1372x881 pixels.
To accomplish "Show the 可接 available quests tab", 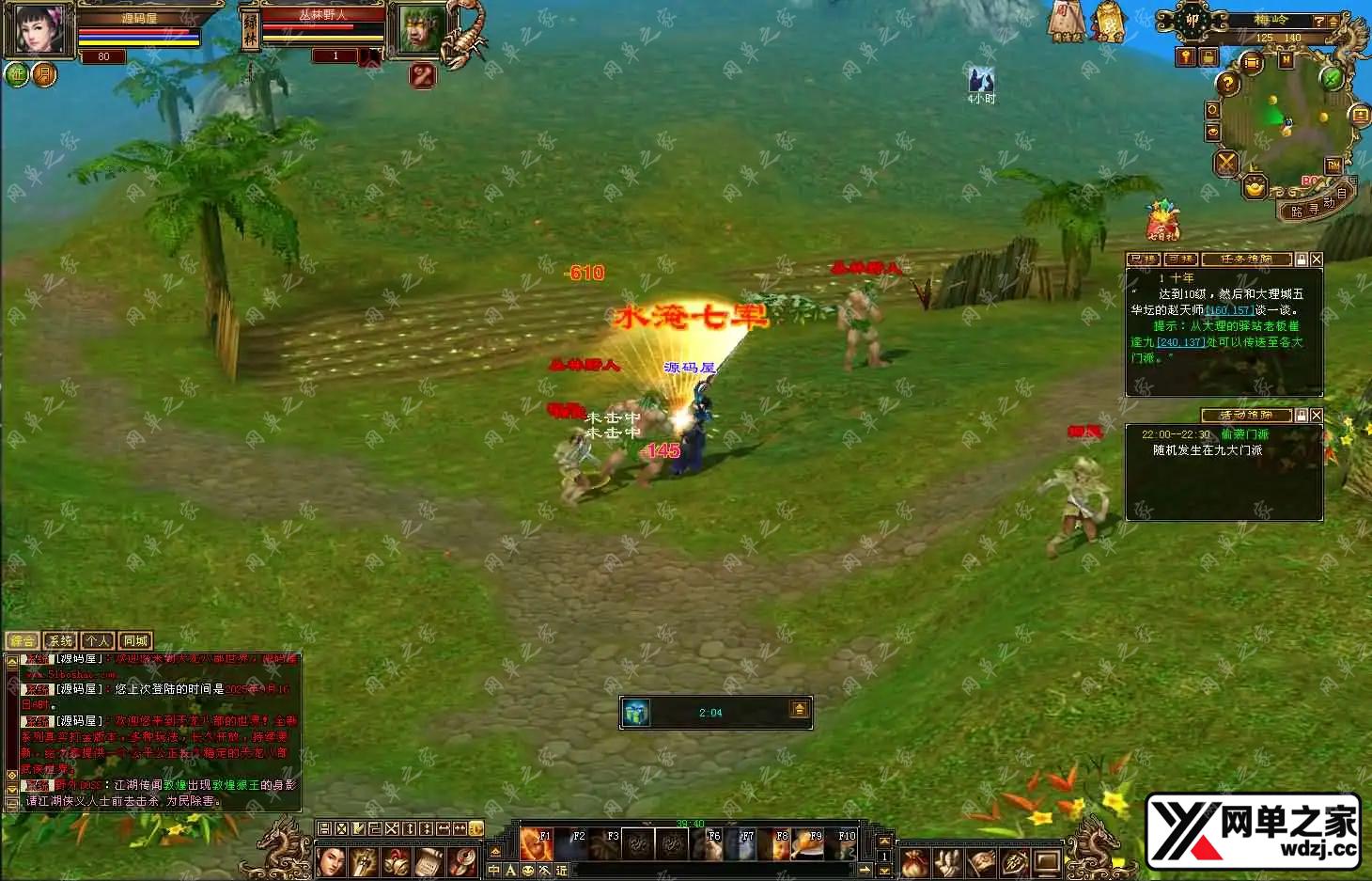I will (1180, 260).
